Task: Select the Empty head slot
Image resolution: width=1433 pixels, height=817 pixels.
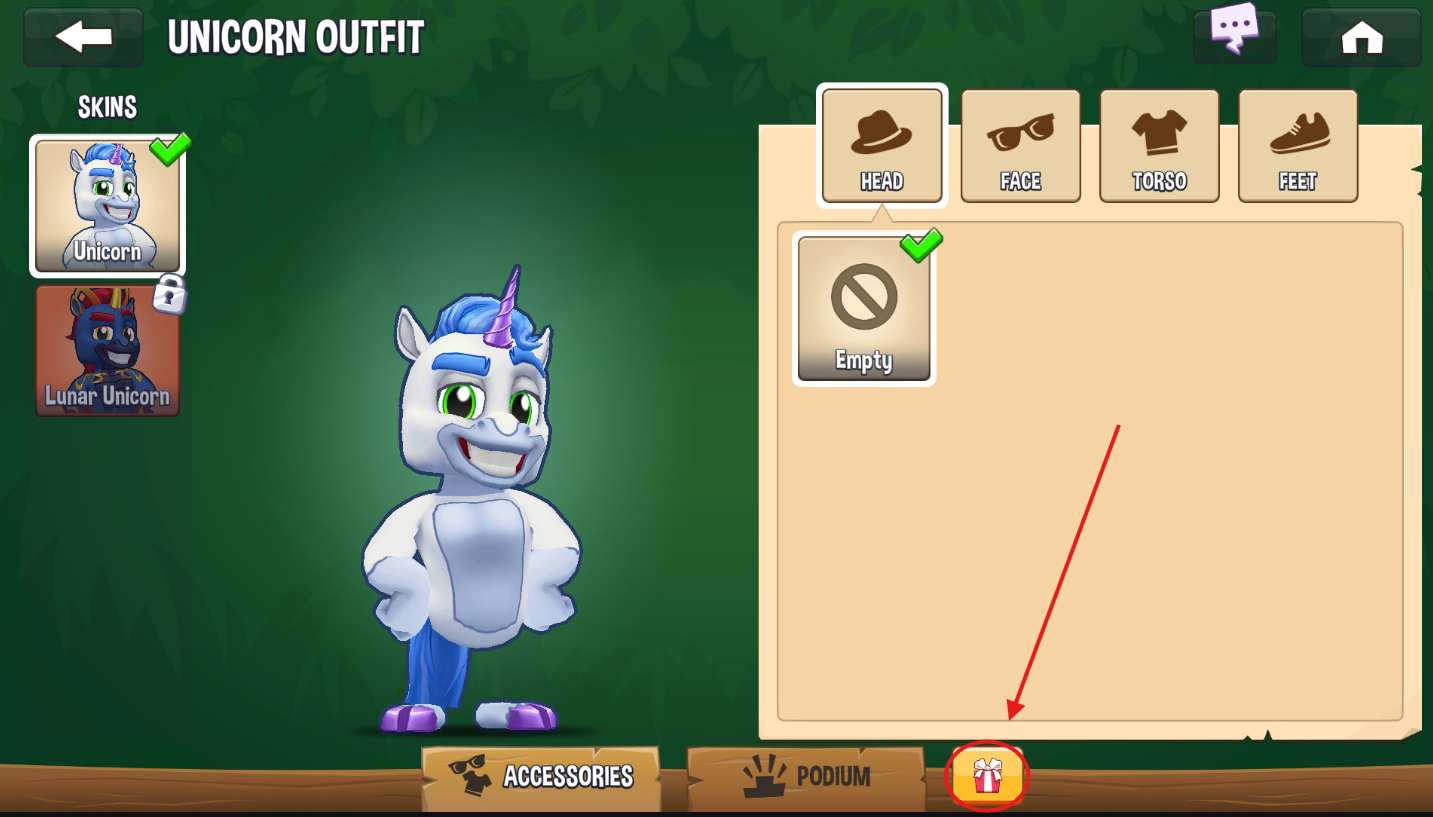Action: 864,309
